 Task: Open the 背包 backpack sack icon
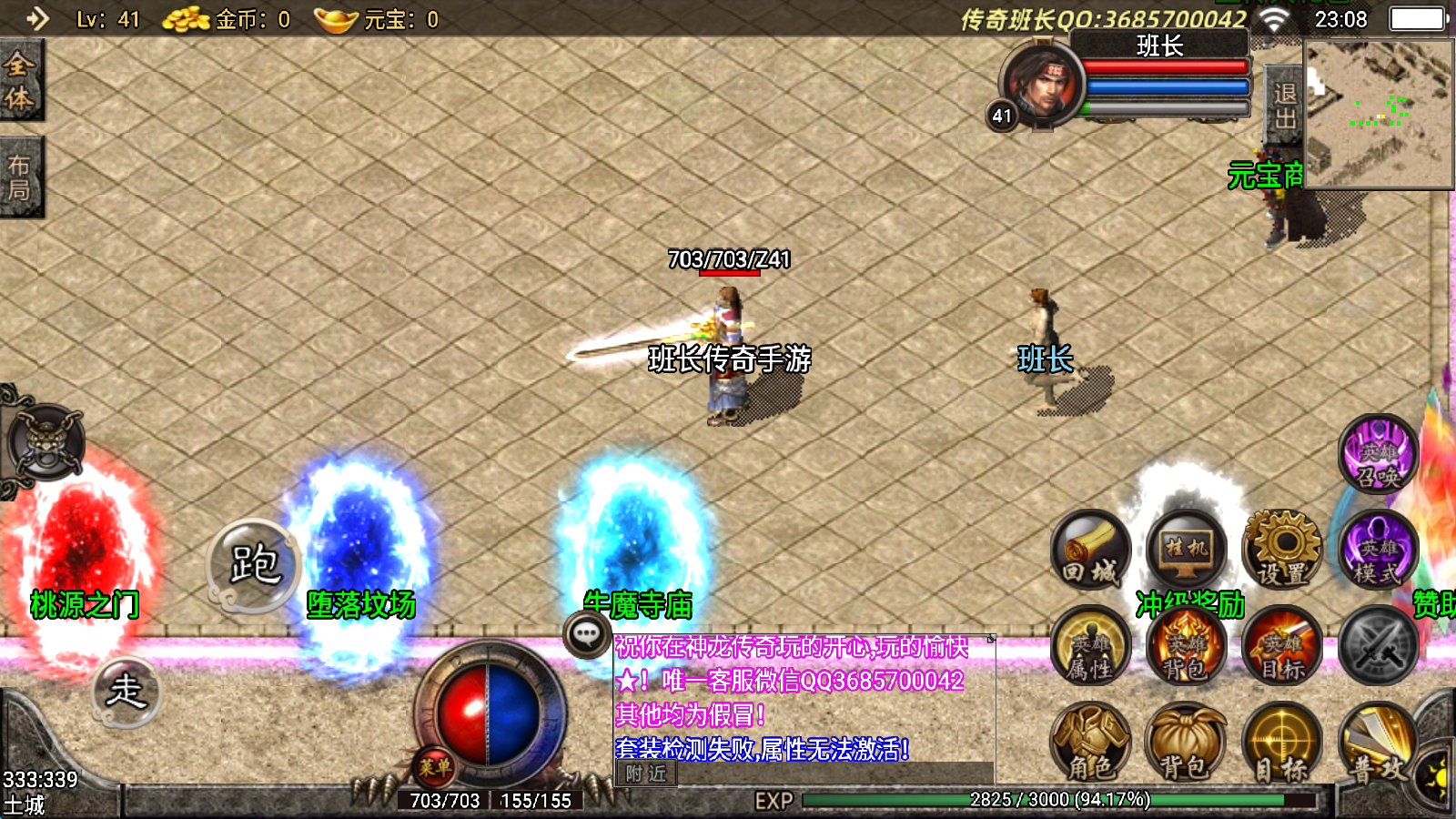click(x=1186, y=746)
